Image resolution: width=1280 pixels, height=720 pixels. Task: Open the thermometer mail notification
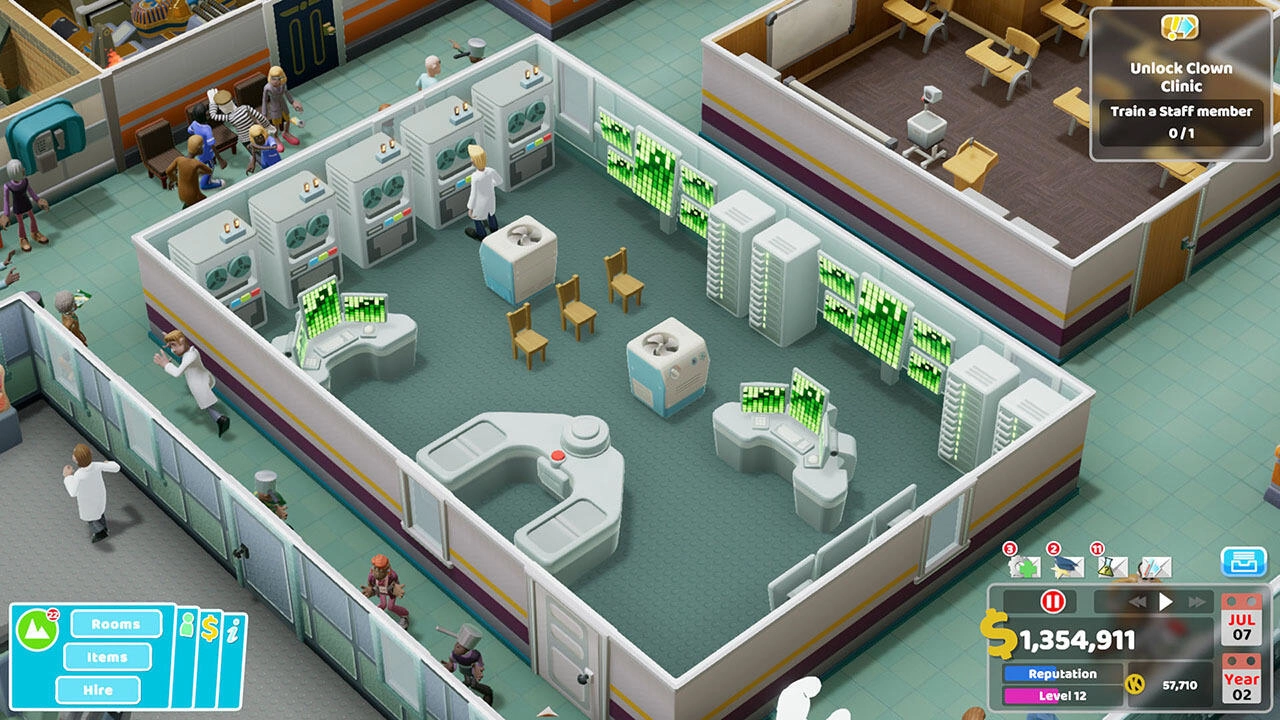[x=1158, y=567]
